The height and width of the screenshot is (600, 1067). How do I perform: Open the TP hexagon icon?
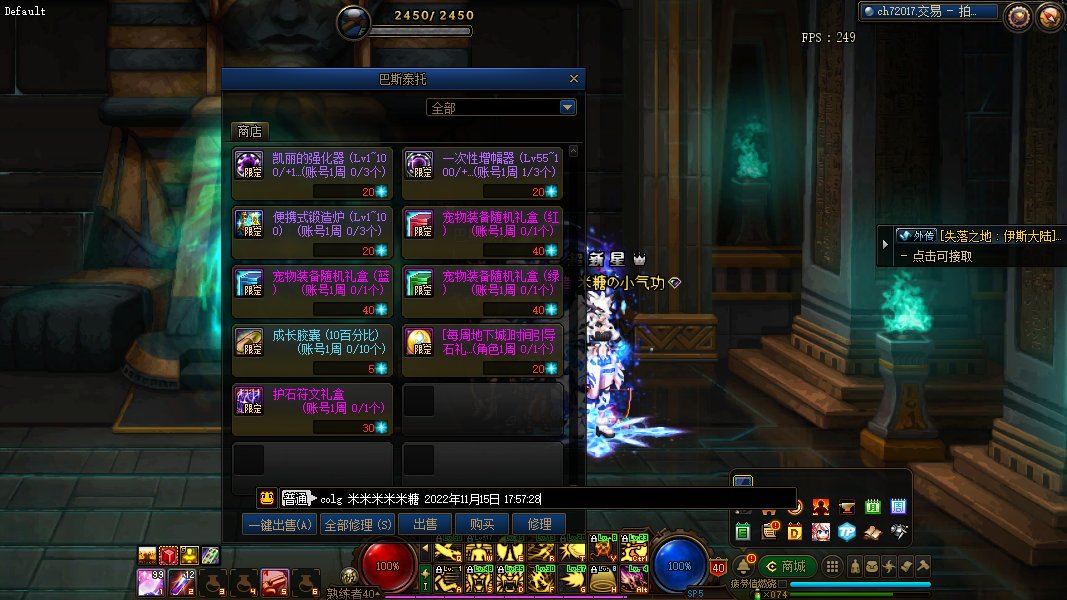click(847, 531)
